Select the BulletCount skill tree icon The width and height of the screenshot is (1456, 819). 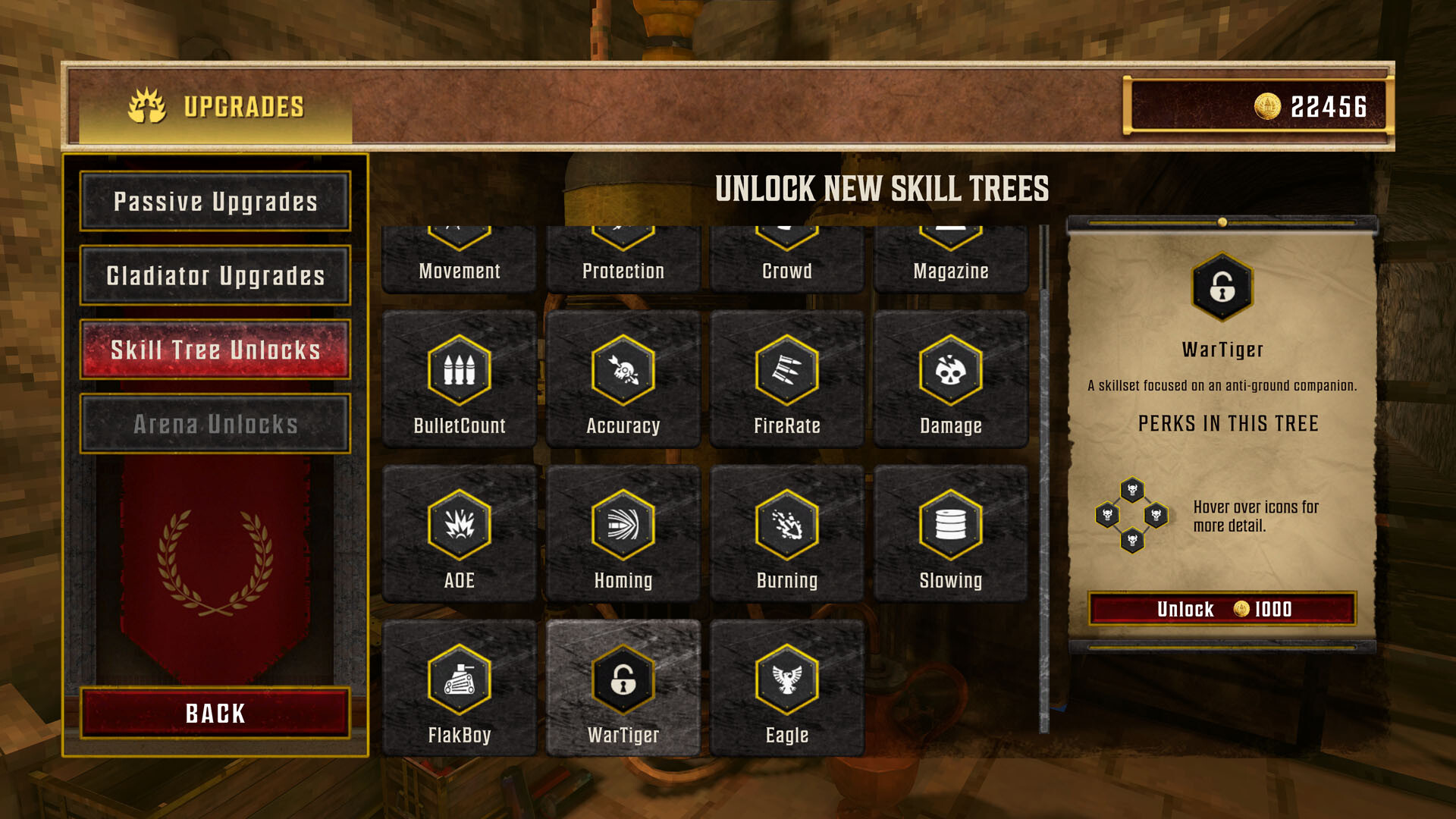point(459,372)
